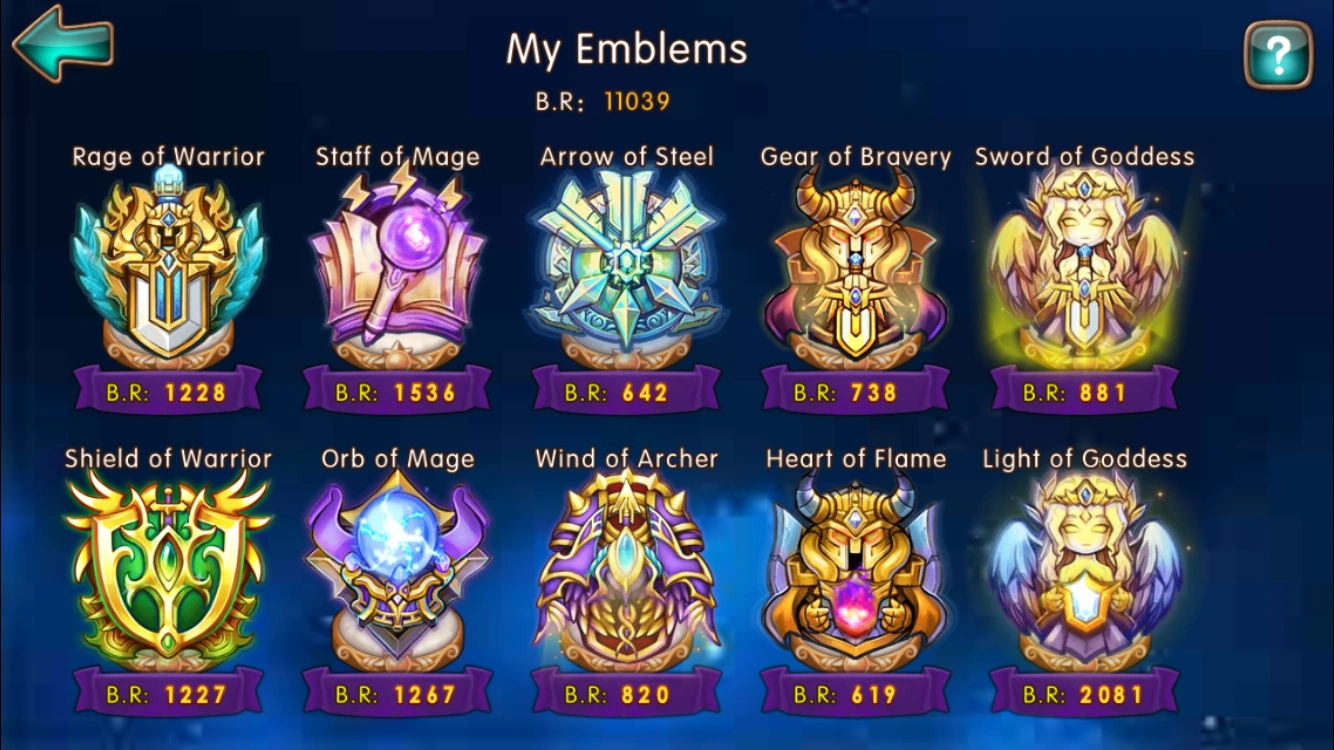The height and width of the screenshot is (750, 1334).
Task: Select the Sword of Goddess emblem
Action: pos(1083,270)
